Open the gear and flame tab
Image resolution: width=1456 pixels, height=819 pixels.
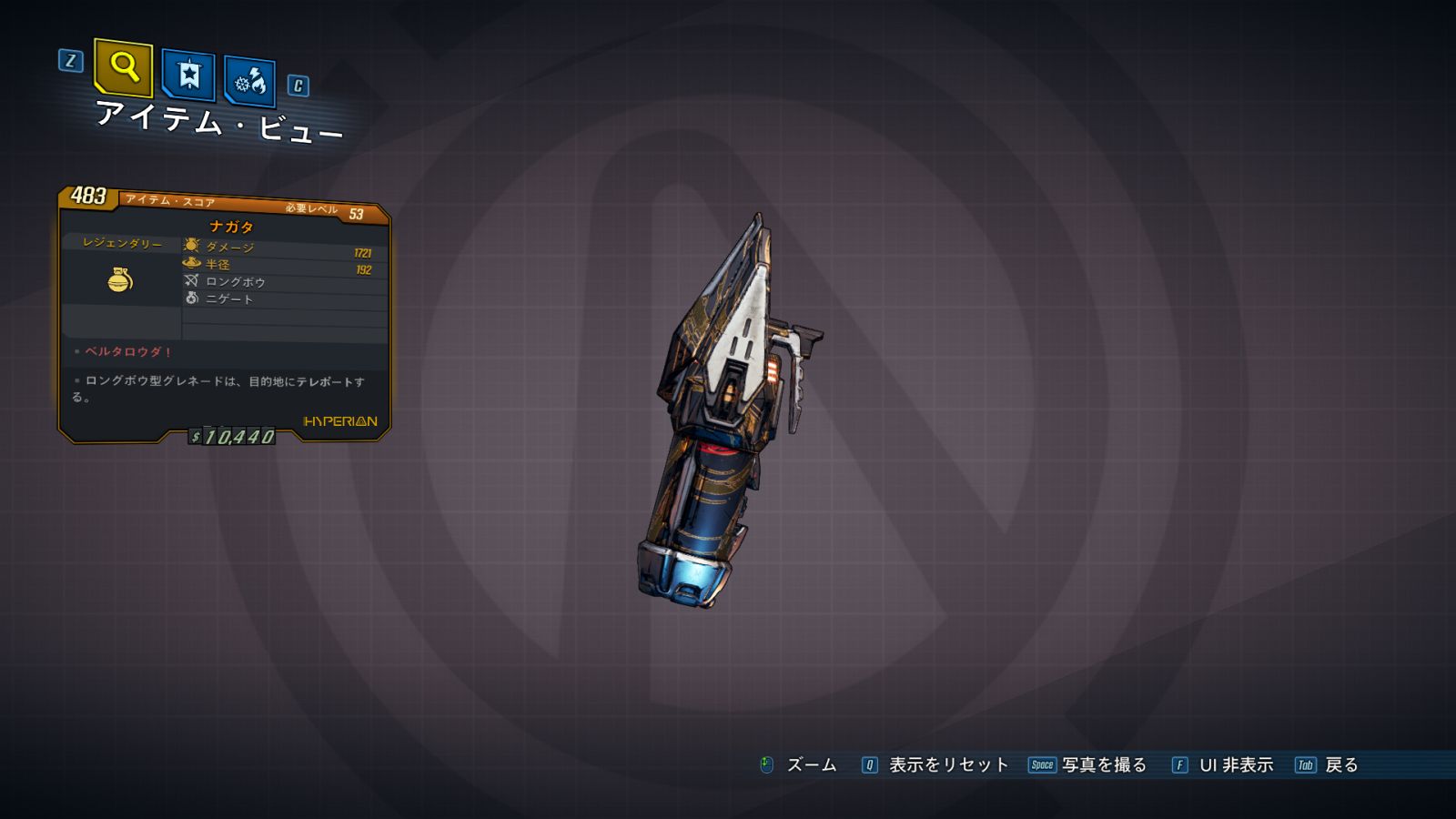coord(249,82)
